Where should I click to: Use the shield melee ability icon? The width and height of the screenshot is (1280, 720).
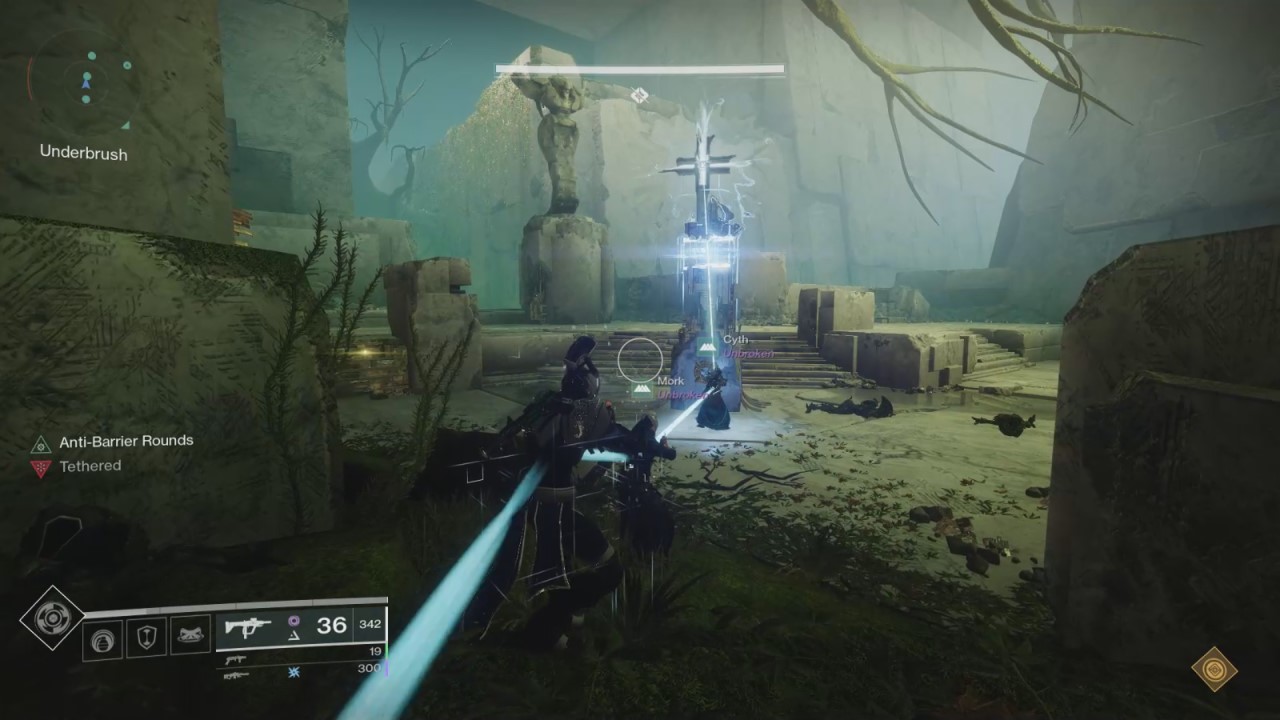pos(146,639)
